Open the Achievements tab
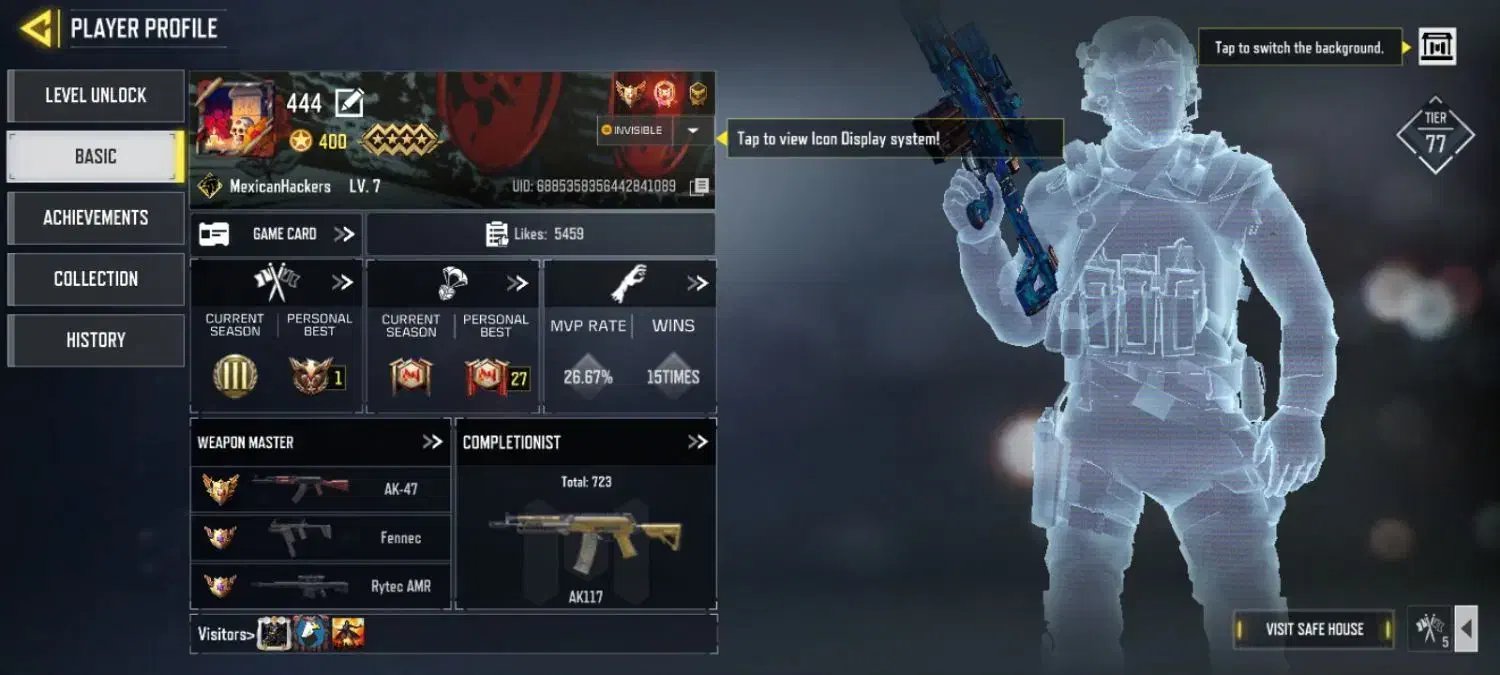 pos(95,218)
